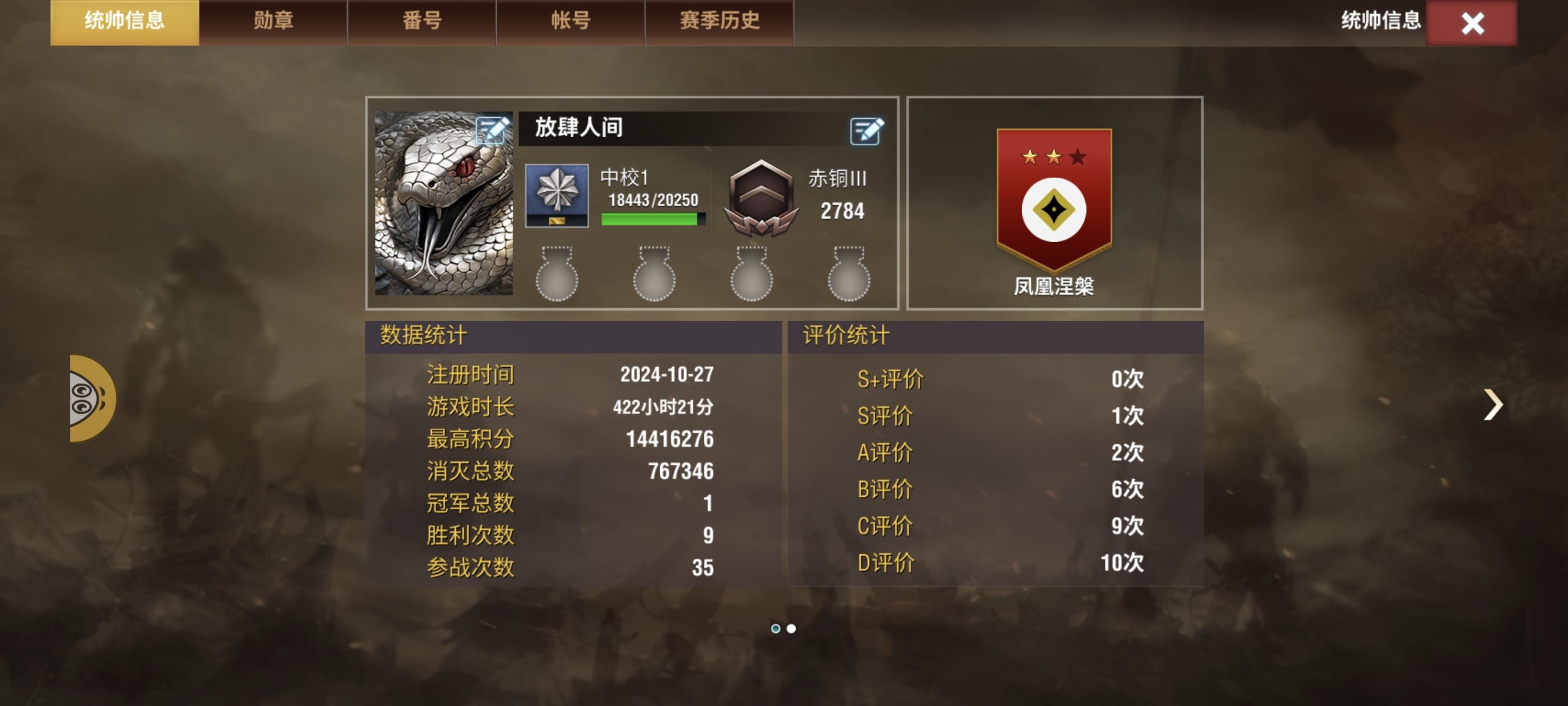Click the fourth empty medal slot
This screenshot has height=706, width=1568.
pos(848,276)
